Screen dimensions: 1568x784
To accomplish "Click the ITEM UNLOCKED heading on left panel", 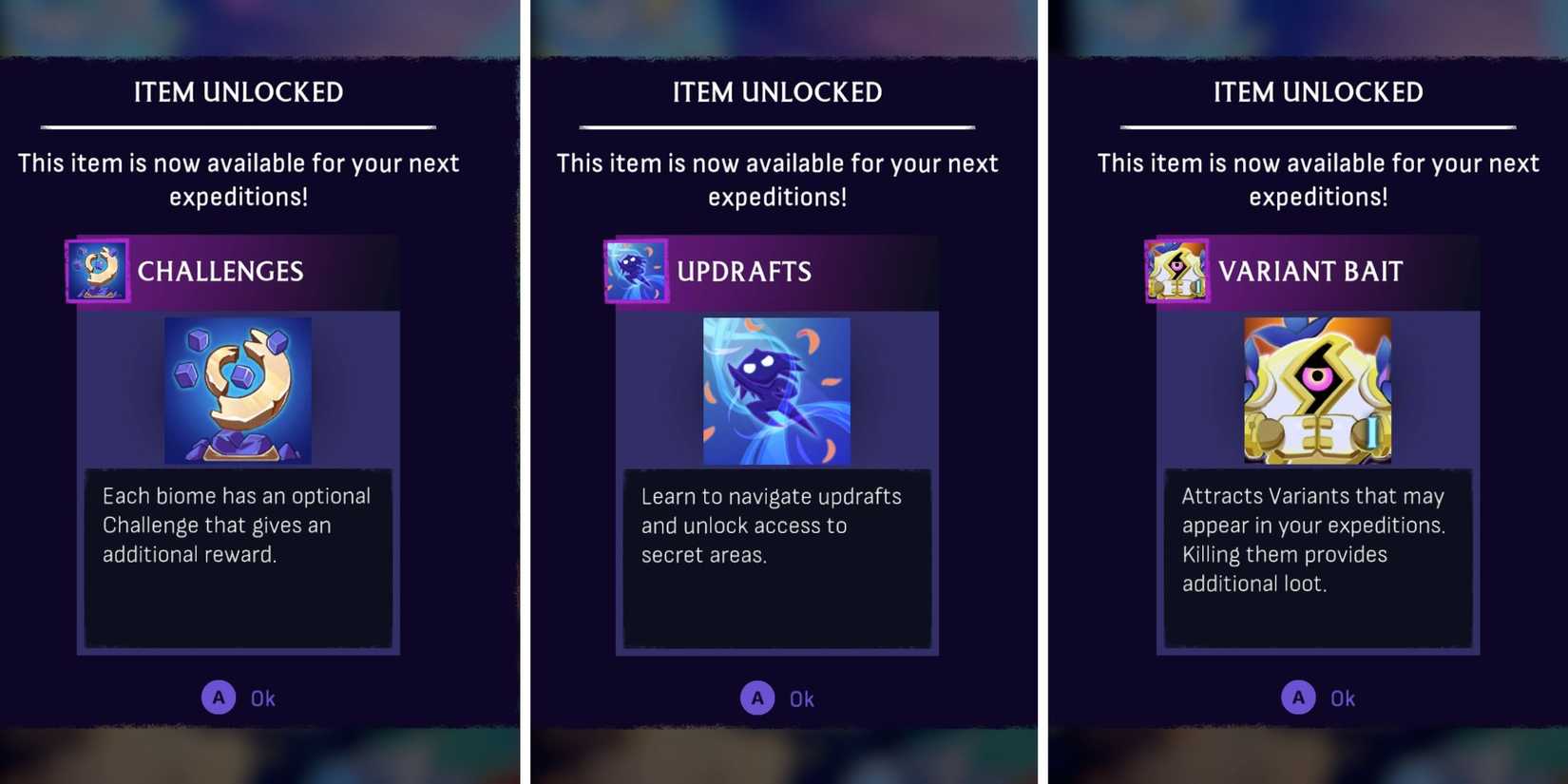I will 238,92.
